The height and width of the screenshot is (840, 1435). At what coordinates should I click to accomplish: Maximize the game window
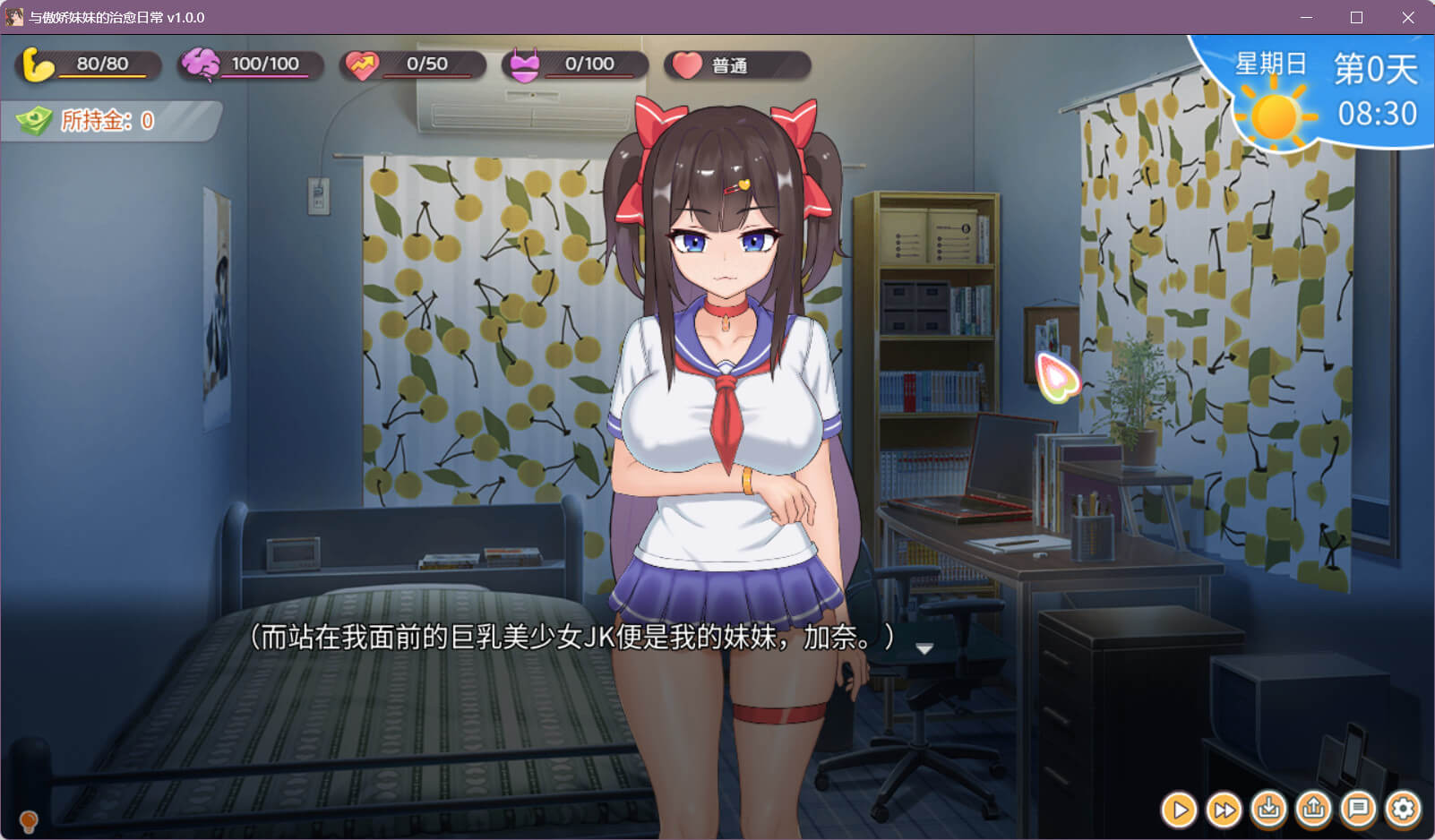click(x=1356, y=18)
